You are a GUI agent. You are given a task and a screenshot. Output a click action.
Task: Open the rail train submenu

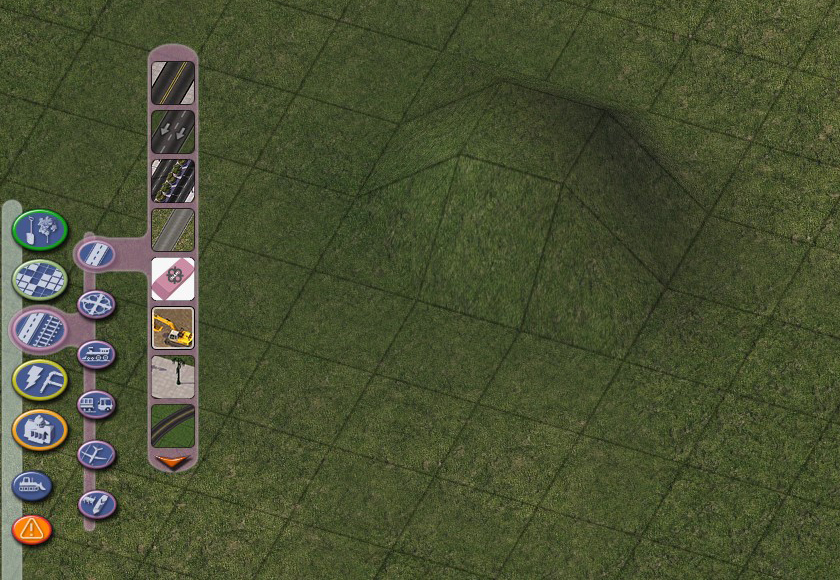pos(96,353)
